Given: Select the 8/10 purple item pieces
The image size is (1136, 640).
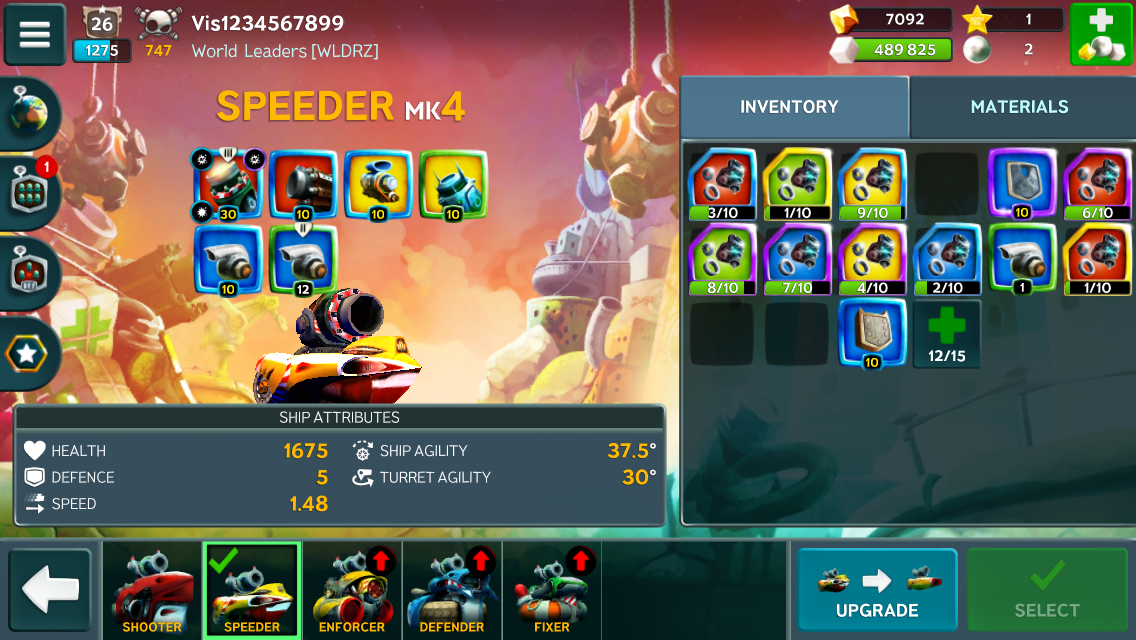Looking at the screenshot, I should [x=722, y=259].
